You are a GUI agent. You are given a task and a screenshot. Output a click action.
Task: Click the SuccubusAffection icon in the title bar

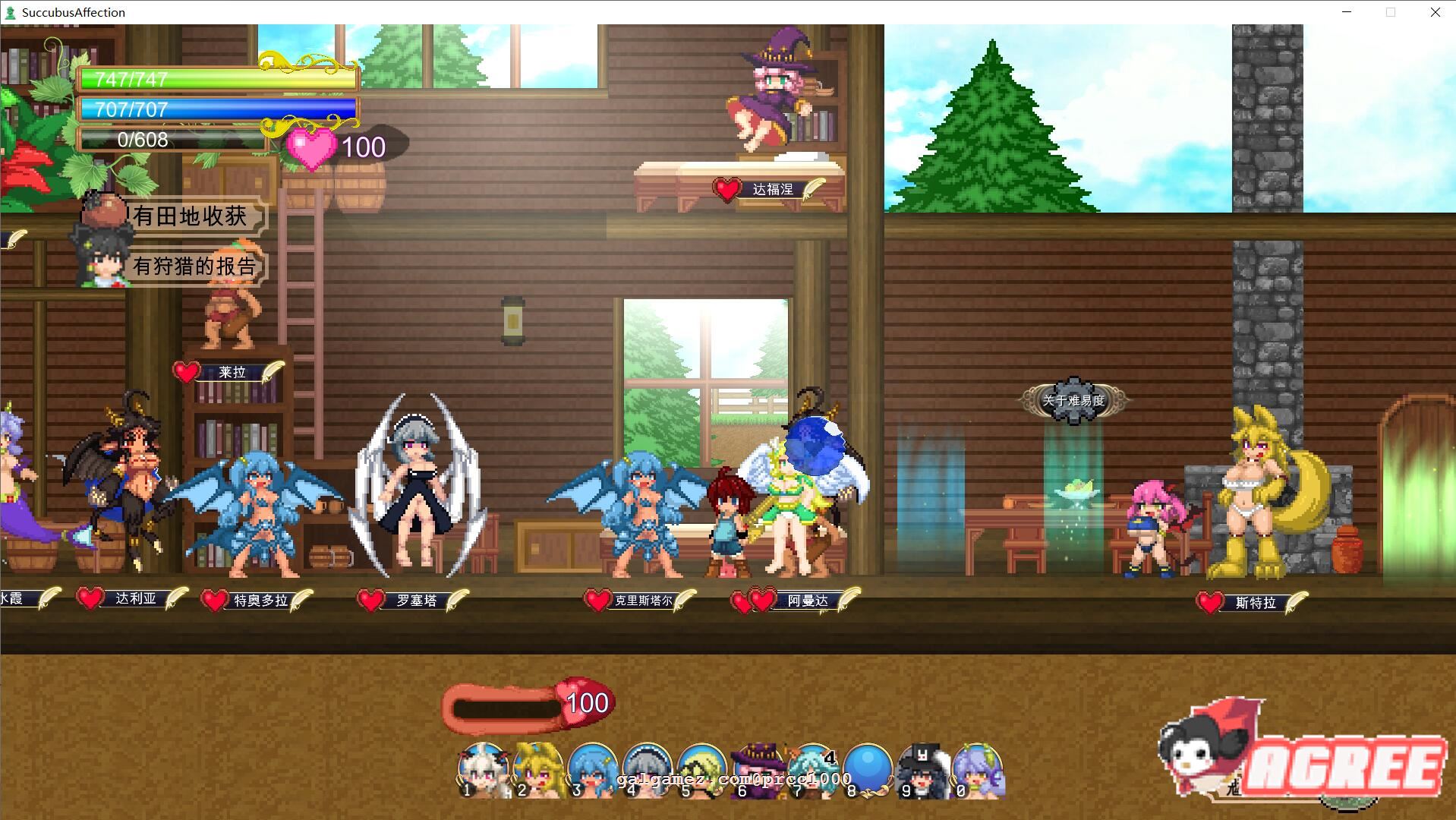10,11
